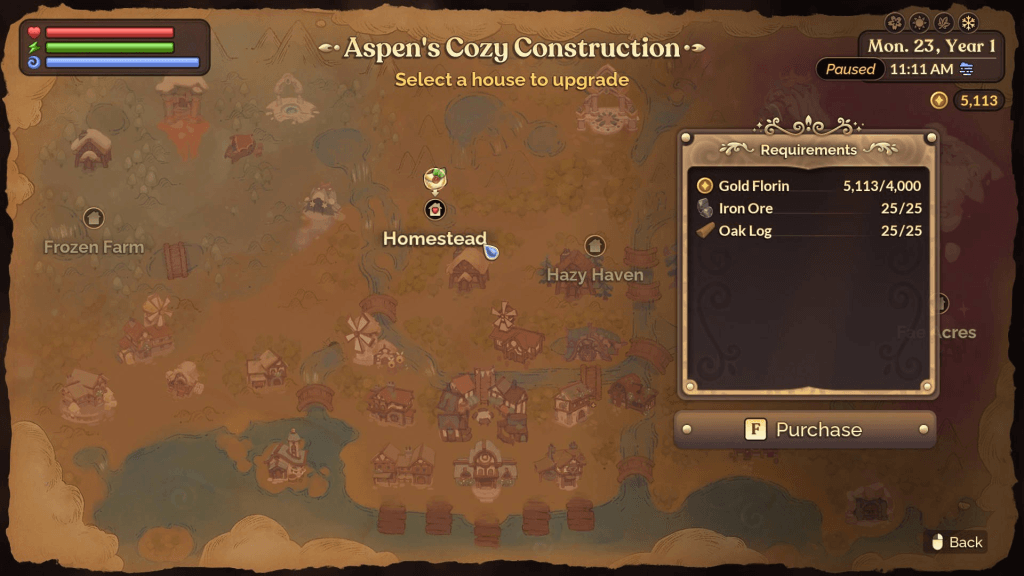The width and height of the screenshot is (1024, 576).
Task: Select the Homestead house marker
Action: (435, 210)
